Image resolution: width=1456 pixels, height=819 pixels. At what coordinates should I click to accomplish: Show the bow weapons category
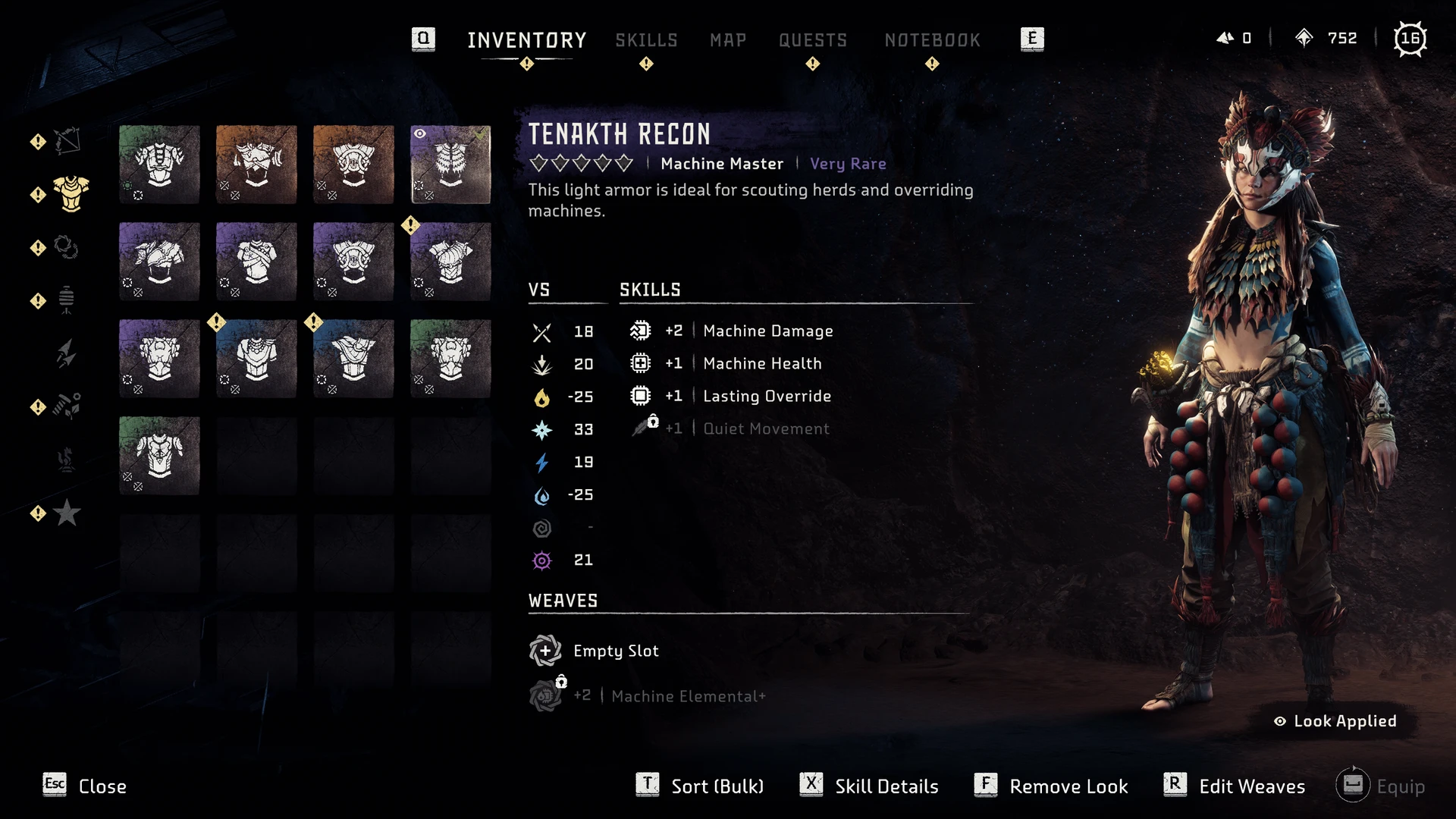[x=67, y=141]
